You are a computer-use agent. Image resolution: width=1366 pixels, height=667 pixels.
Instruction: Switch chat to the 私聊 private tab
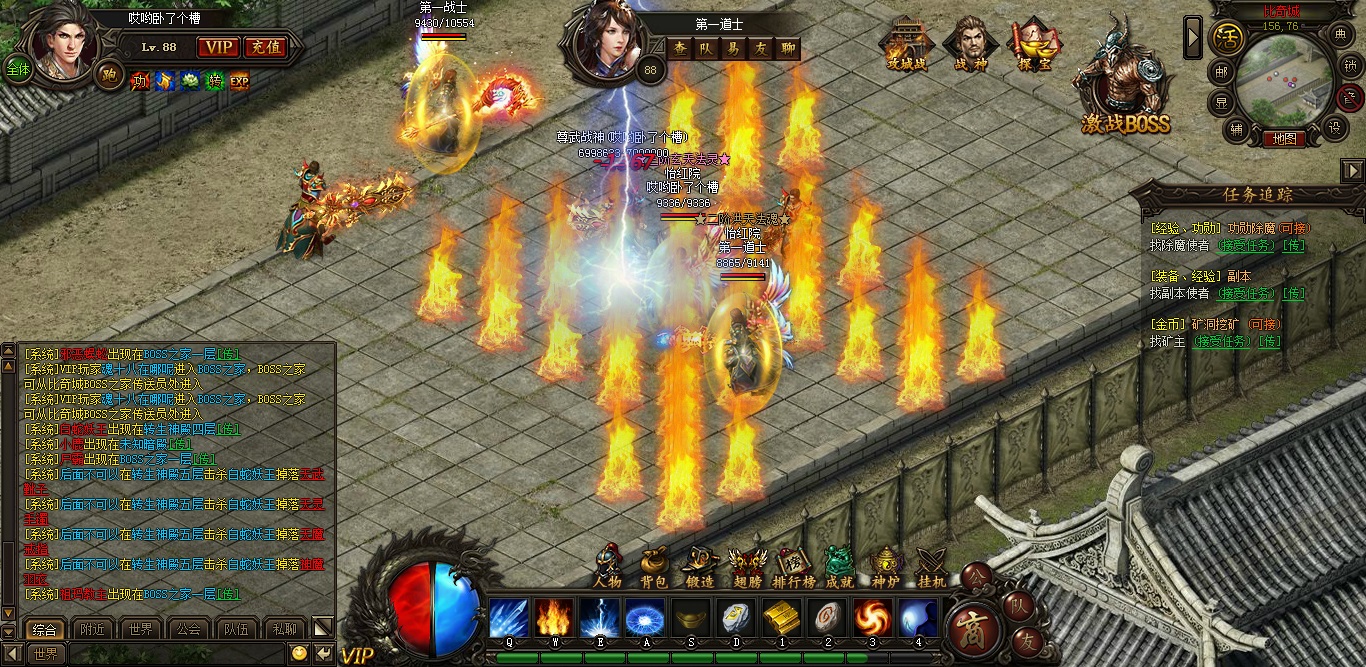(284, 629)
